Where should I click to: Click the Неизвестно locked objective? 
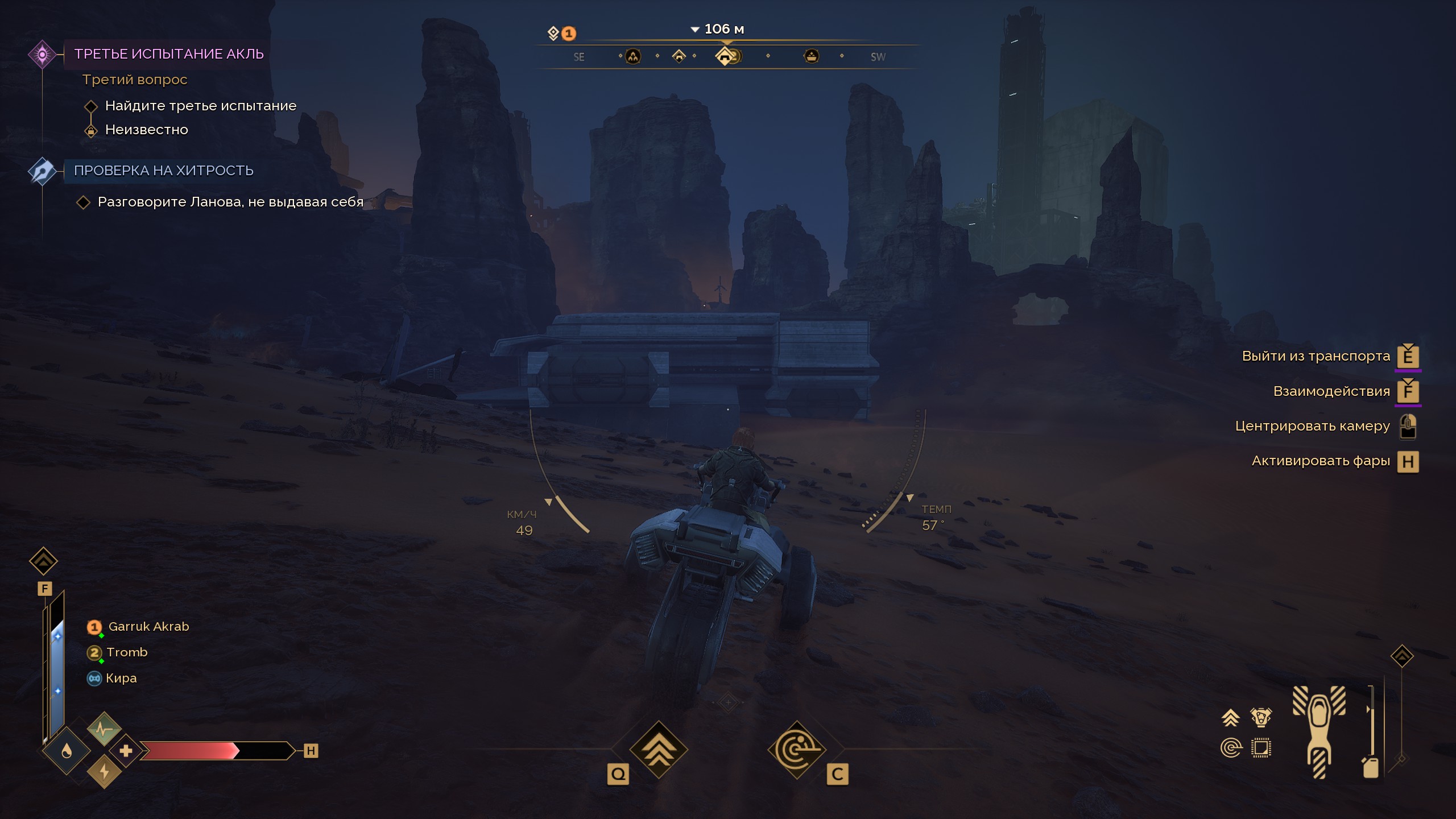(x=146, y=130)
